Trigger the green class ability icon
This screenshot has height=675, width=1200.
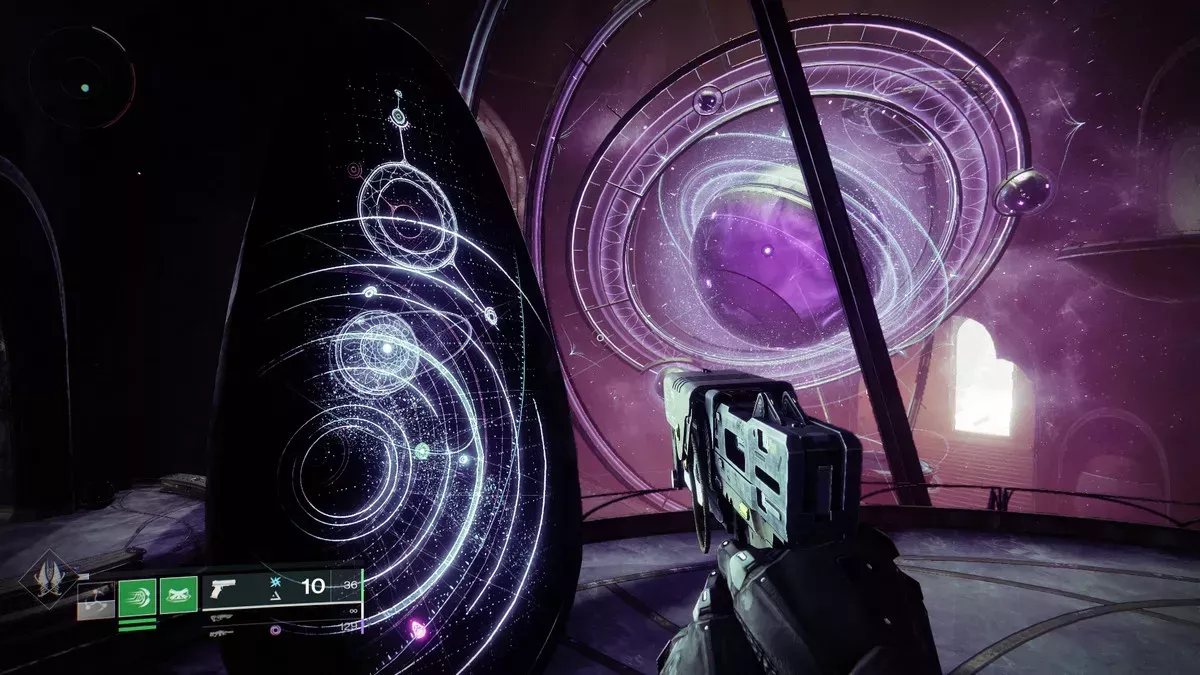179,598
